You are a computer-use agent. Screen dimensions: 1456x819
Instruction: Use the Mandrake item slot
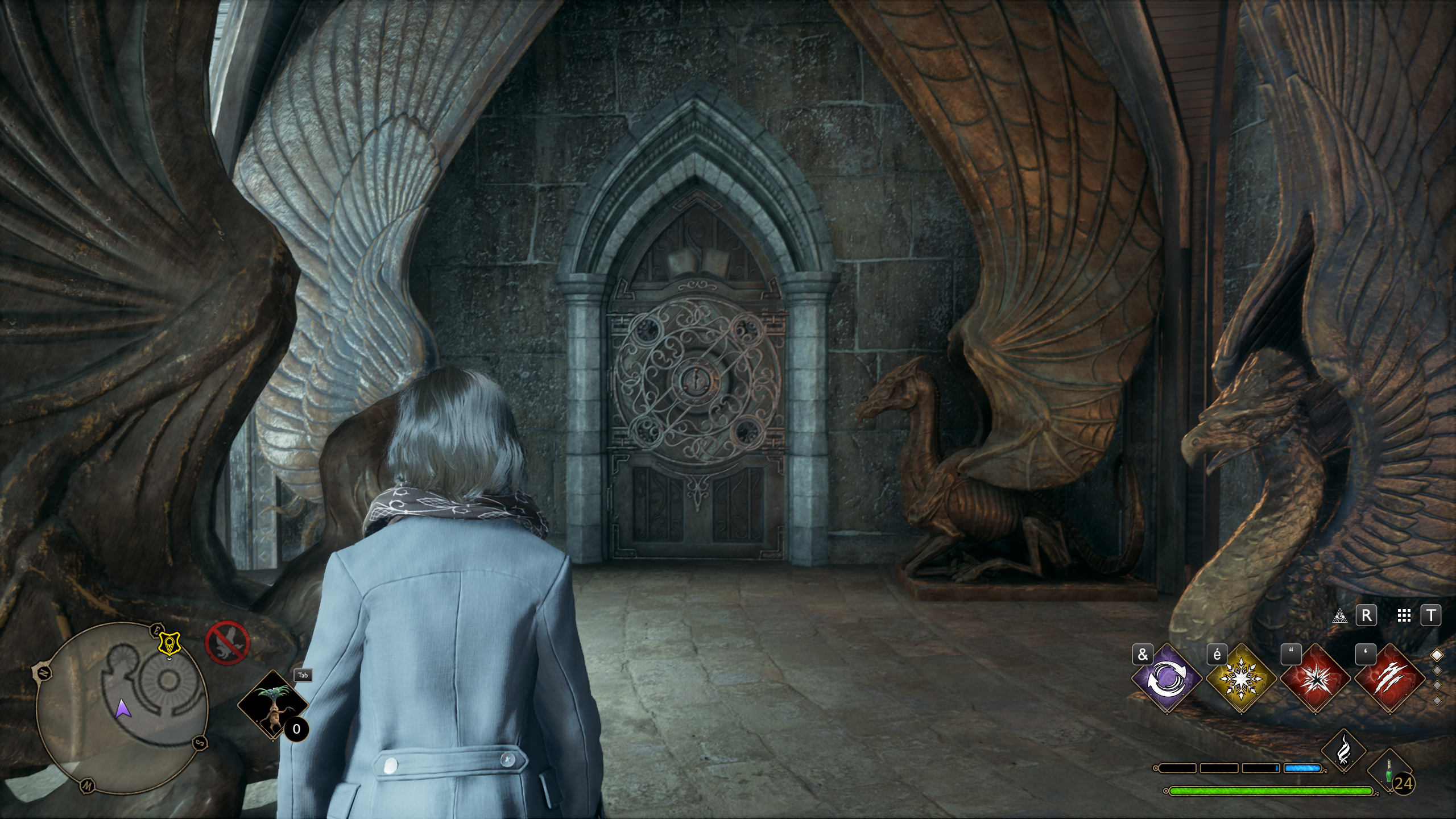pos(272,704)
